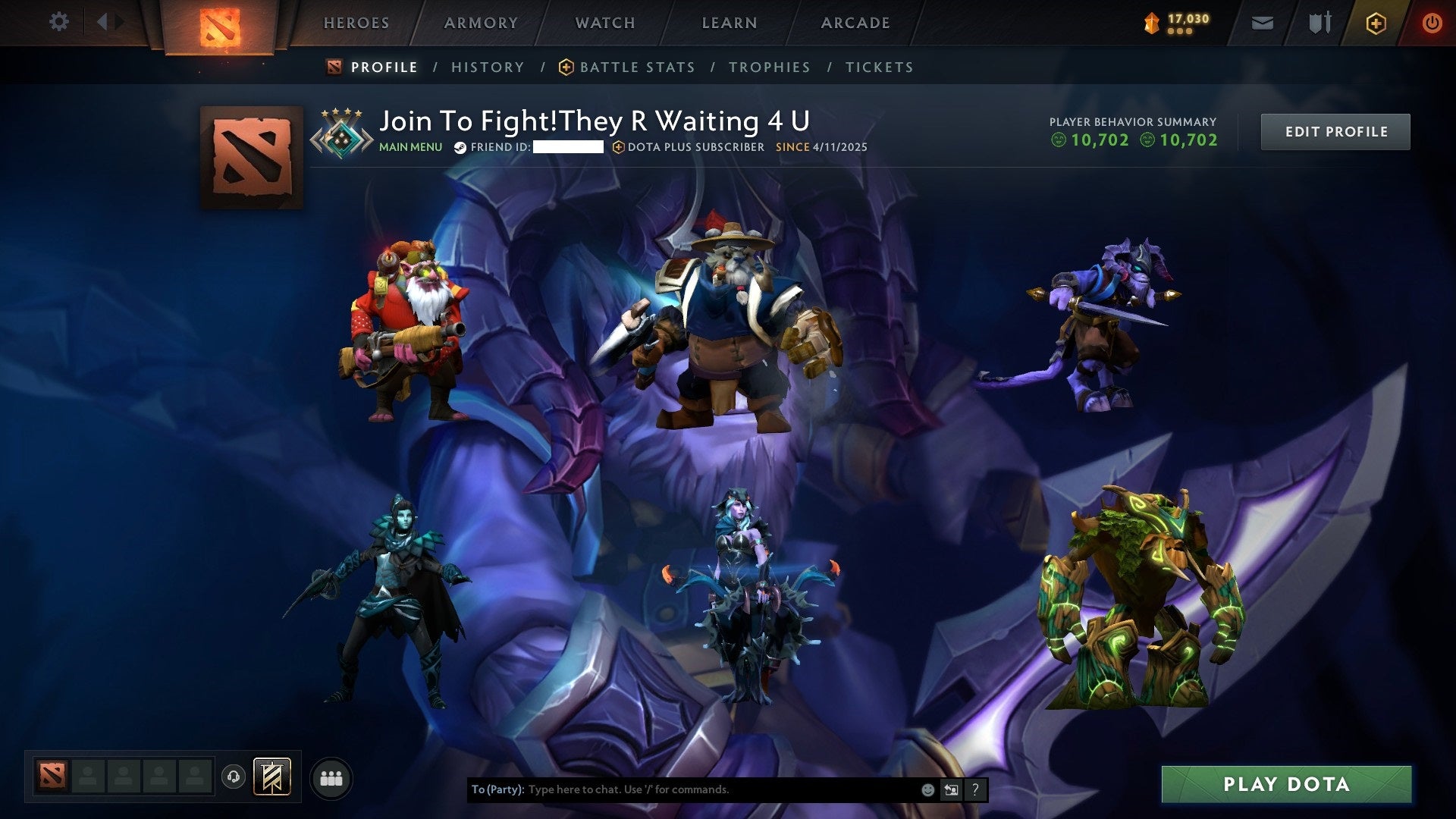Open the emoticon picker in chat bar

[927, 789]
